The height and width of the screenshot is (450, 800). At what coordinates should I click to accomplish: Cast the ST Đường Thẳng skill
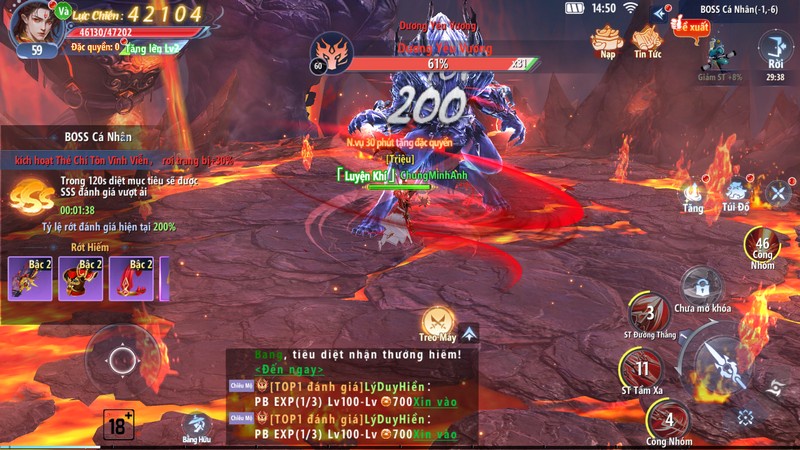(x=648, y=315)
